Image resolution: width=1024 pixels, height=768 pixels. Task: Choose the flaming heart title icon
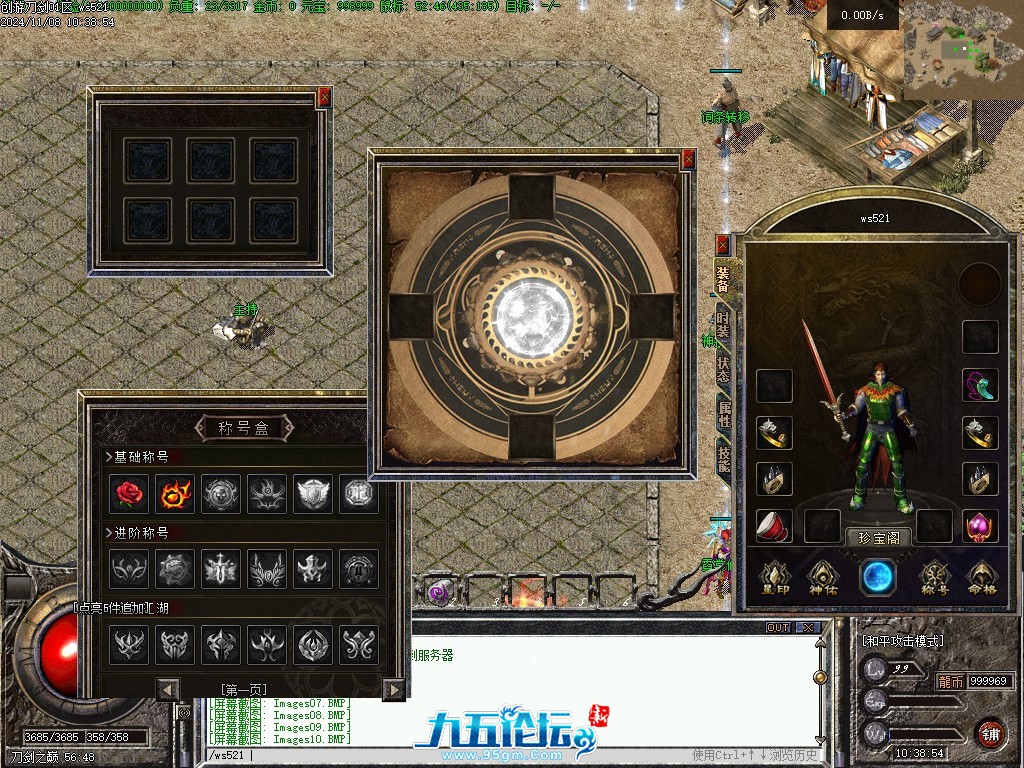pyautogui.click(x=176, y=493)
